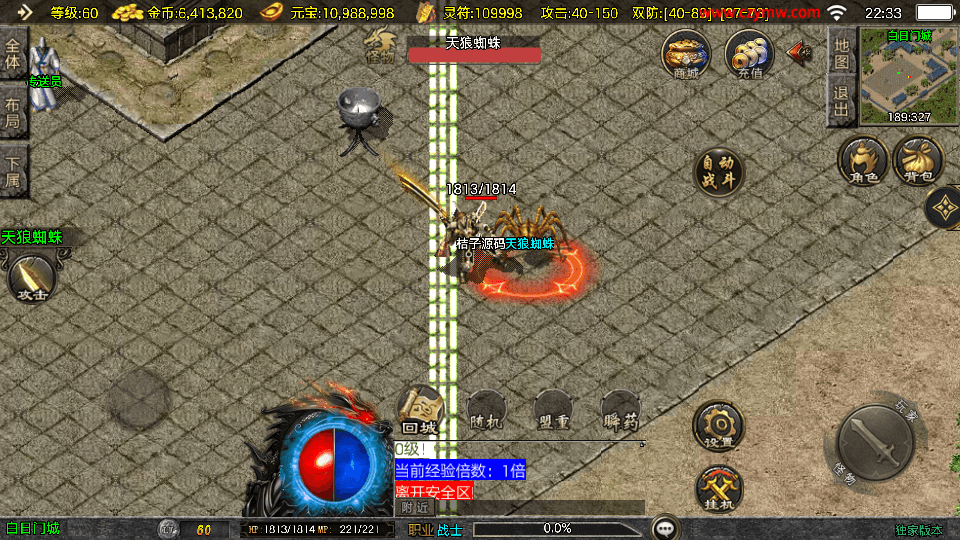Image resolution: width=960 pixels, height=540 pixels.
Task: Open the 商城 shop
Action: pyautogui.click(x=686, y=53)
